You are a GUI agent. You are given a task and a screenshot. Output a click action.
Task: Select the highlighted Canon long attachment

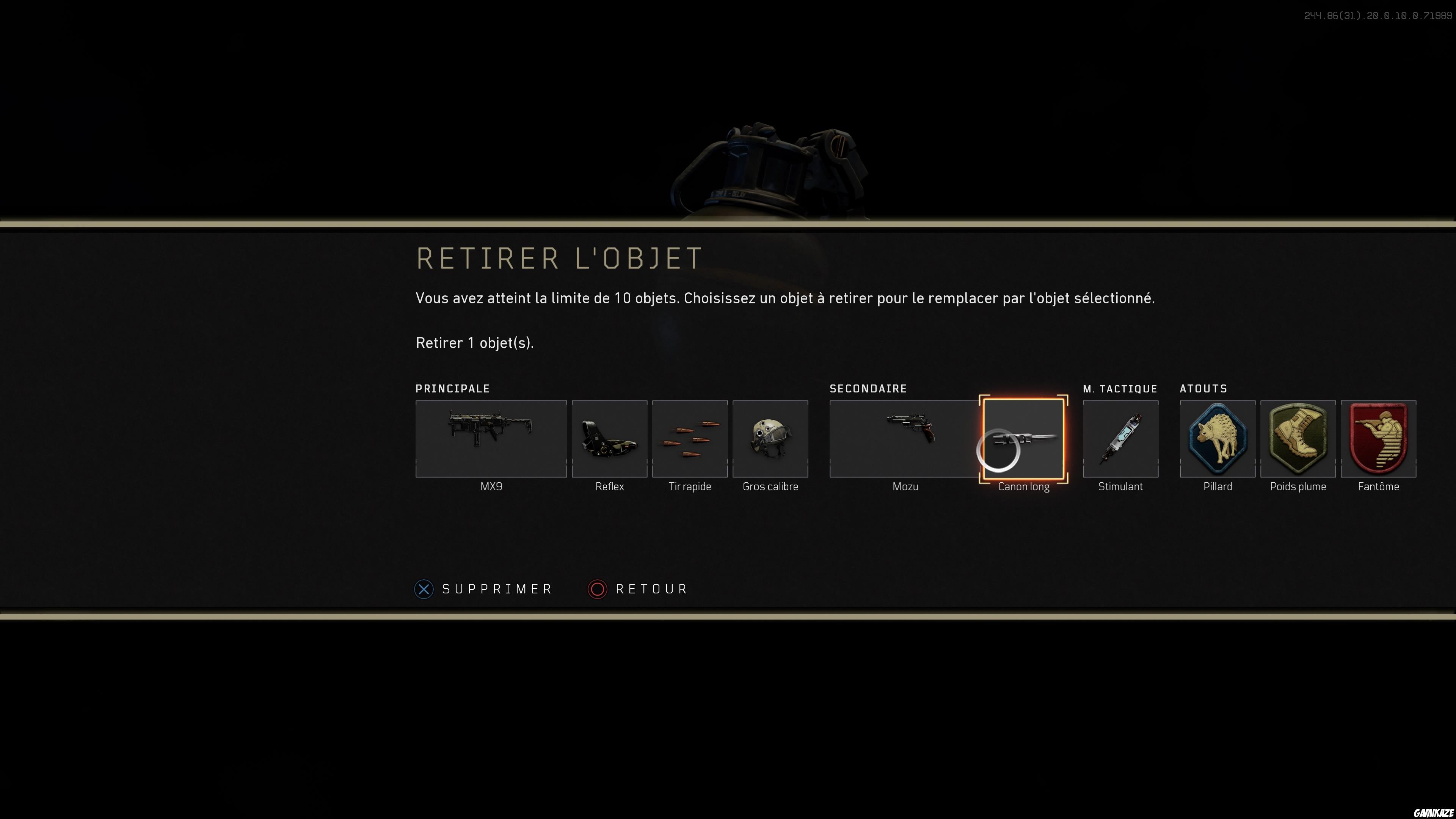1023,439
